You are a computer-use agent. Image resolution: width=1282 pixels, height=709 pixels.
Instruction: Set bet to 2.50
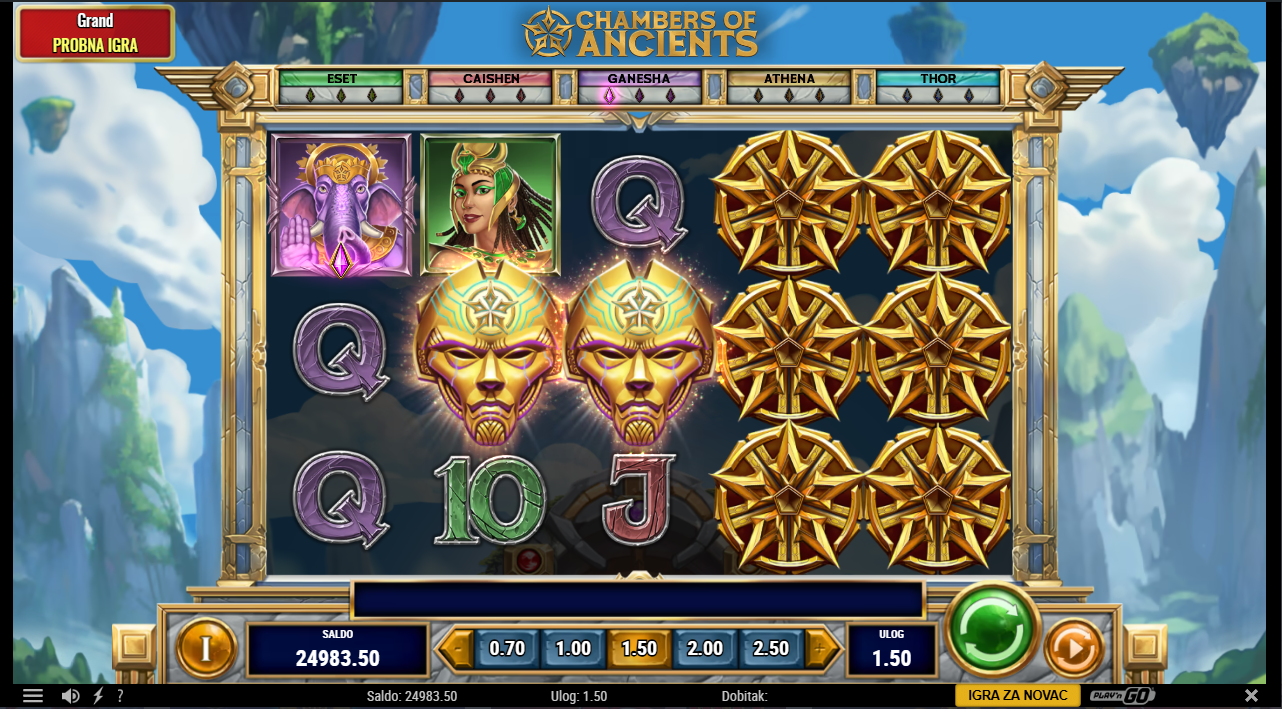771,649
